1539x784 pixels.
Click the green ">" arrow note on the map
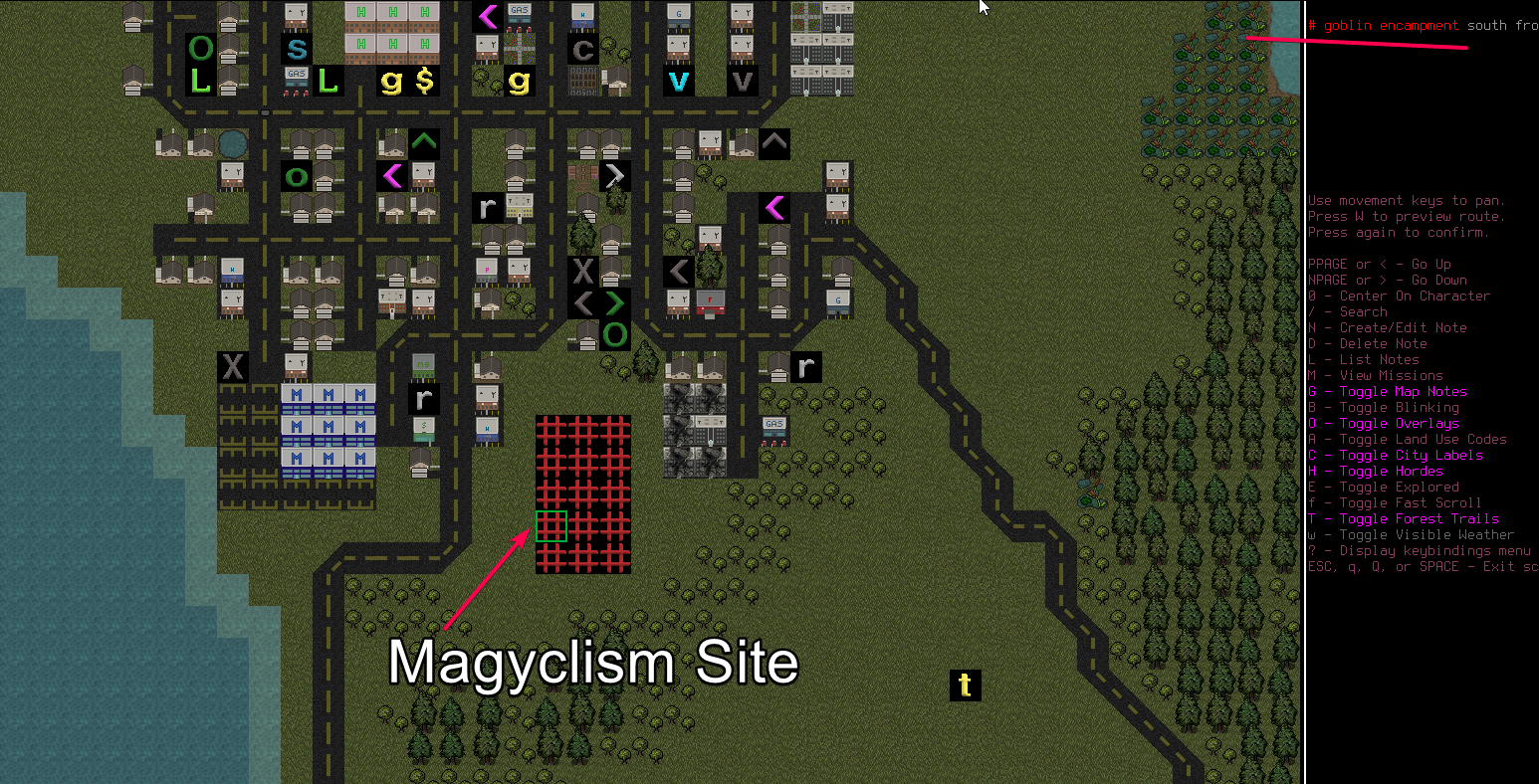click(614, 302)
